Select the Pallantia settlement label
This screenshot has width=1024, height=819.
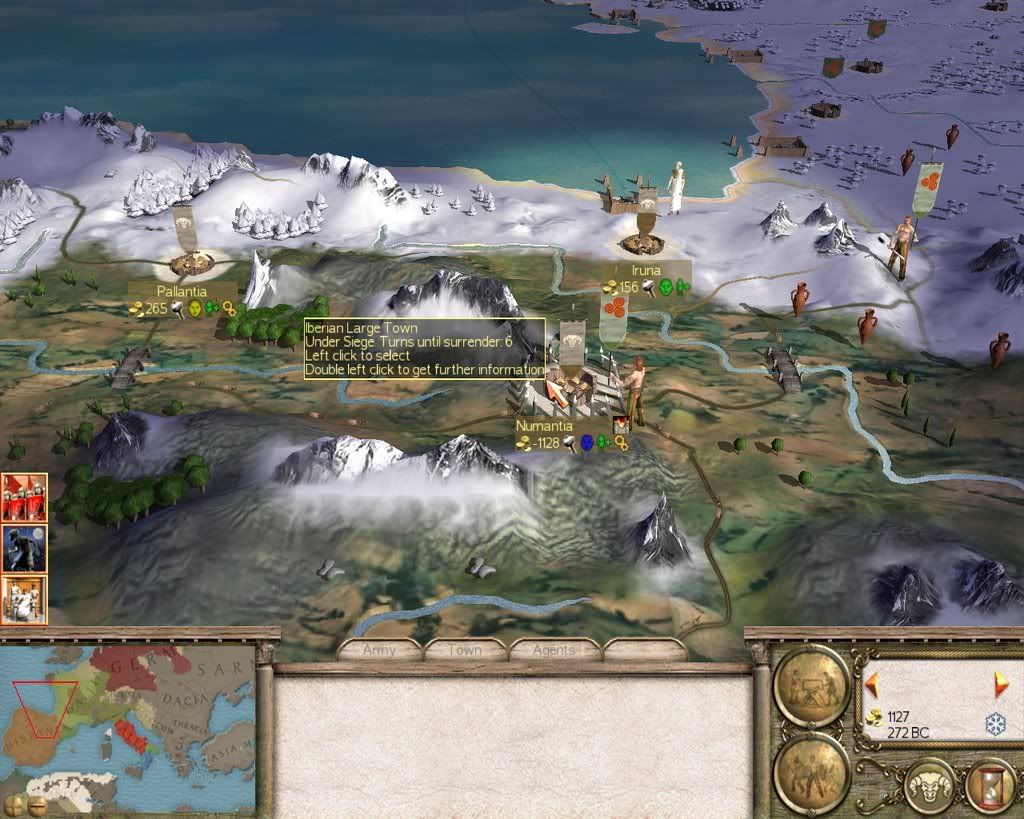tap(181, 291)
